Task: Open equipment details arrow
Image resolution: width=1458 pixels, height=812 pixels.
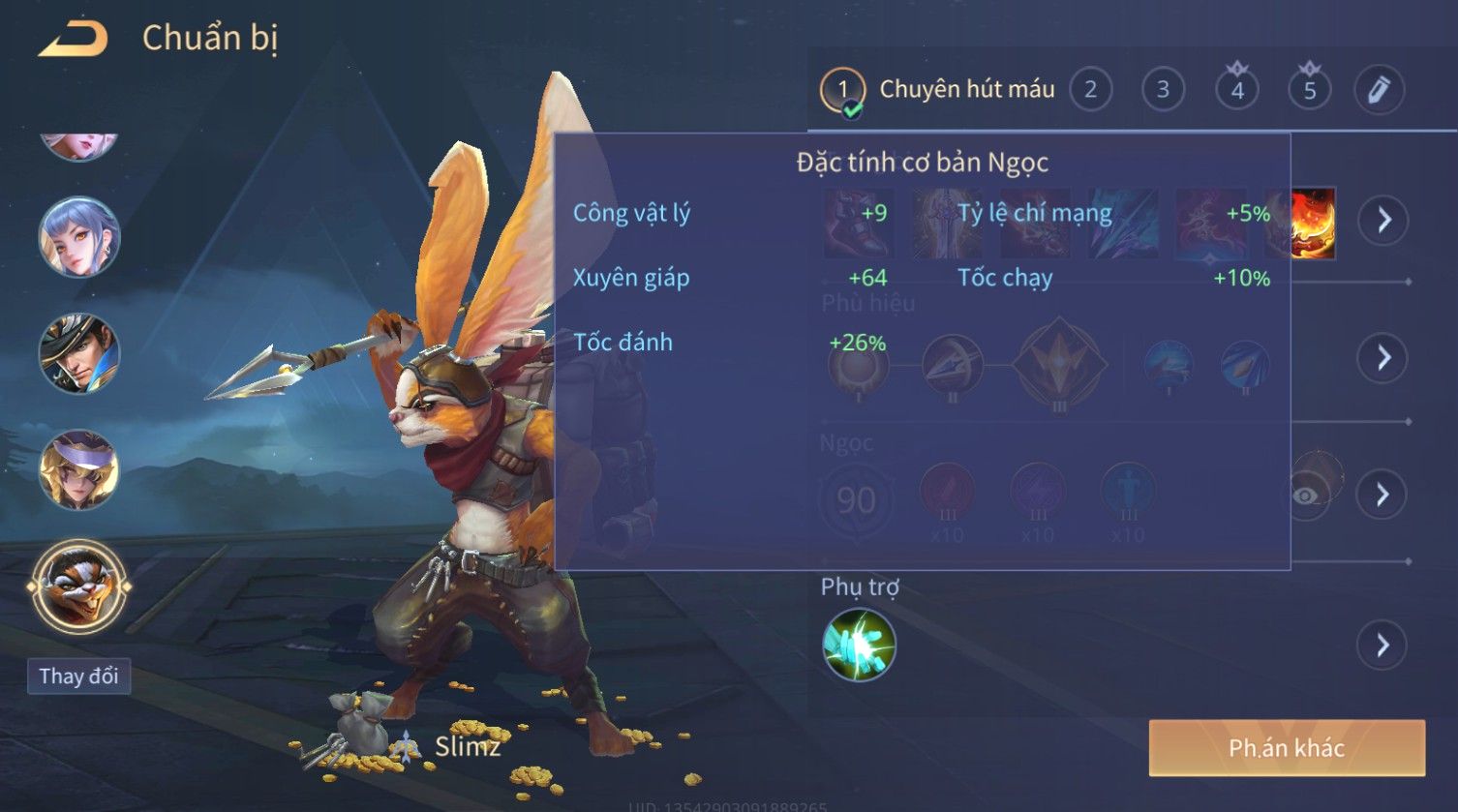Action: [x=1382, y=221]
